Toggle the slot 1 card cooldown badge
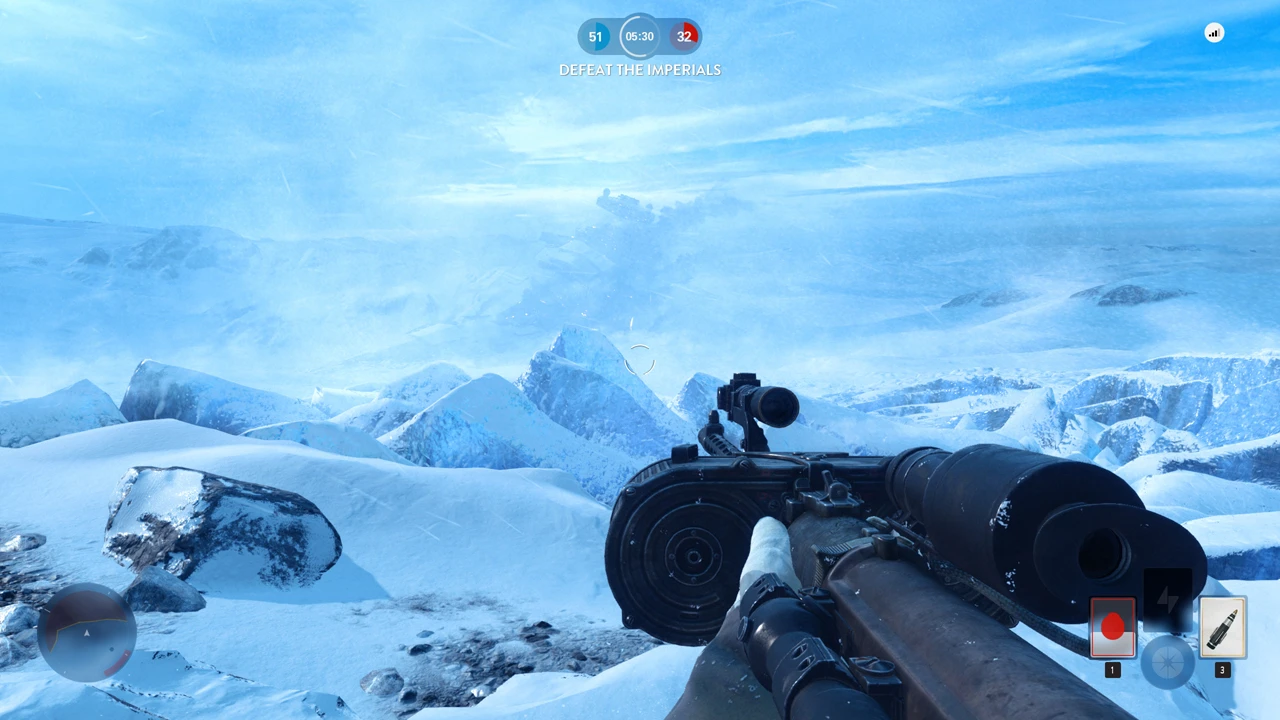The height and width of the screenshot is (720, 1280). tap(1113, 670)
